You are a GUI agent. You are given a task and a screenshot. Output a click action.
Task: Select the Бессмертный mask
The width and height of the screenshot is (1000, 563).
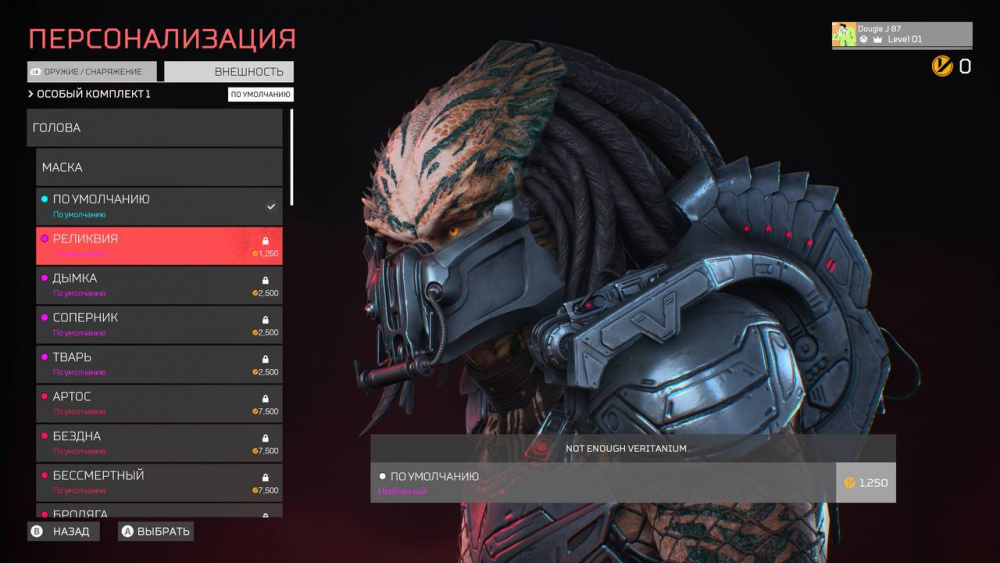coord(160,482)
